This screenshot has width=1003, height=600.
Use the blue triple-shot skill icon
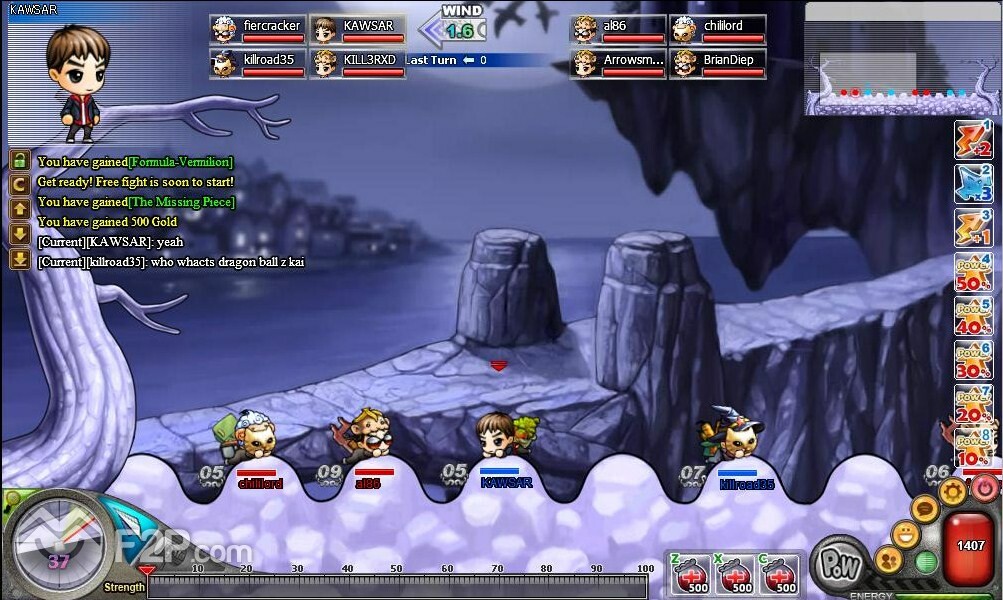coord(972,185)
